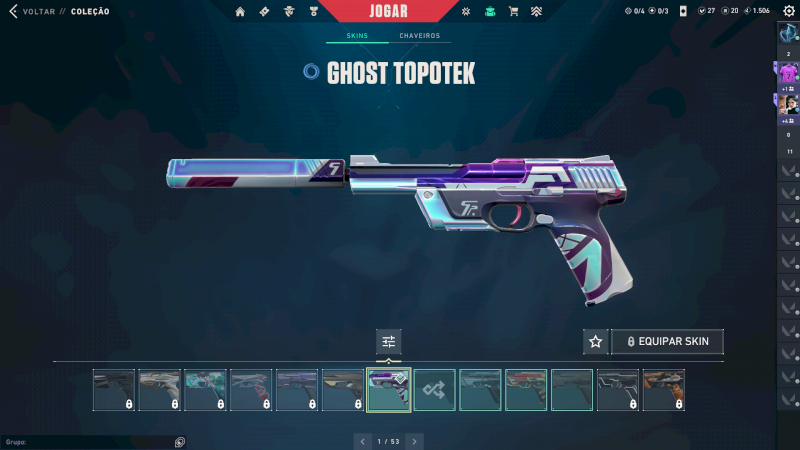Open the home icon in top navigation
Screen dimensions: 800x450
tap(240, 11)
